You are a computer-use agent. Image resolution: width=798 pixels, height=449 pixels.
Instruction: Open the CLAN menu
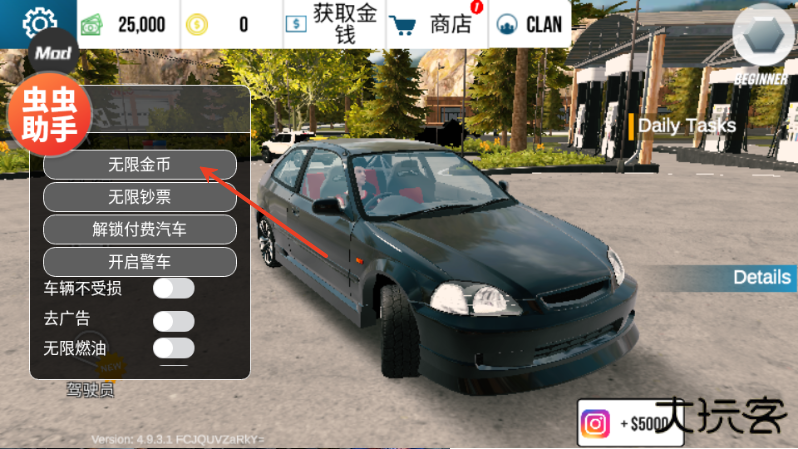point(531,24)
